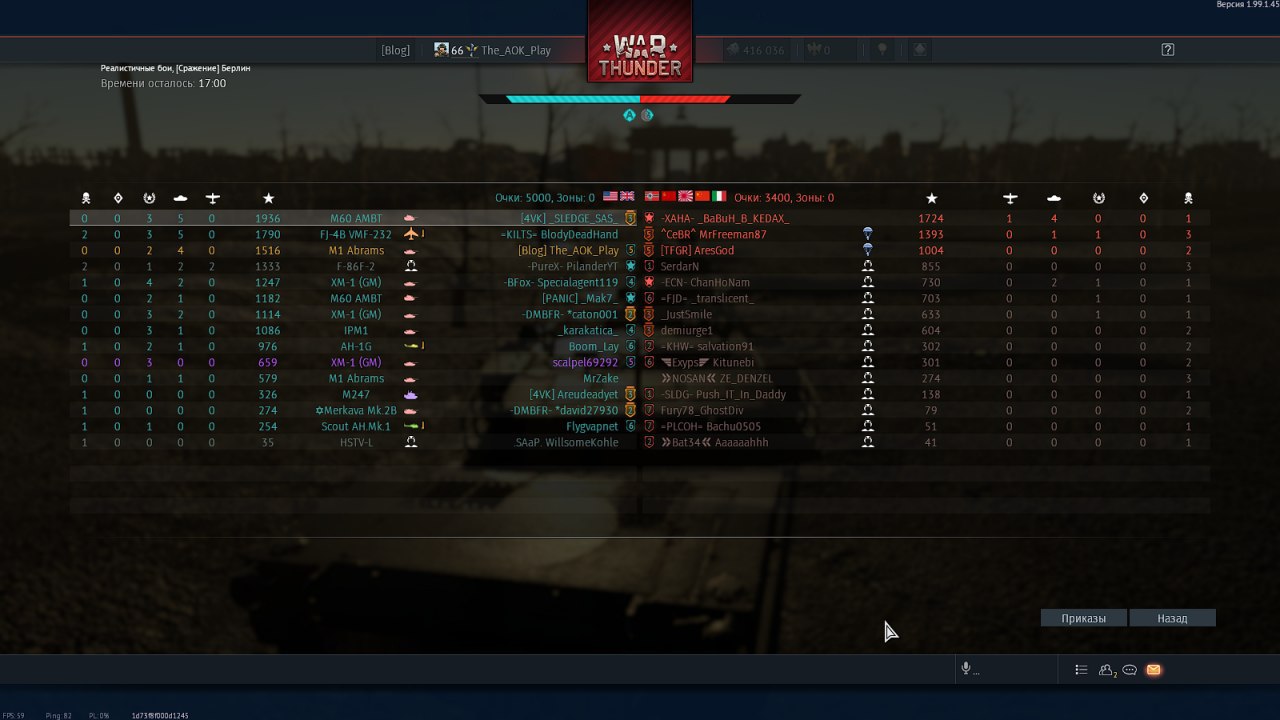Select player _SLEDGE_SAS_ in the scoreboard
The height and width of the screenshot is (720, 1280).
point(569,218)
